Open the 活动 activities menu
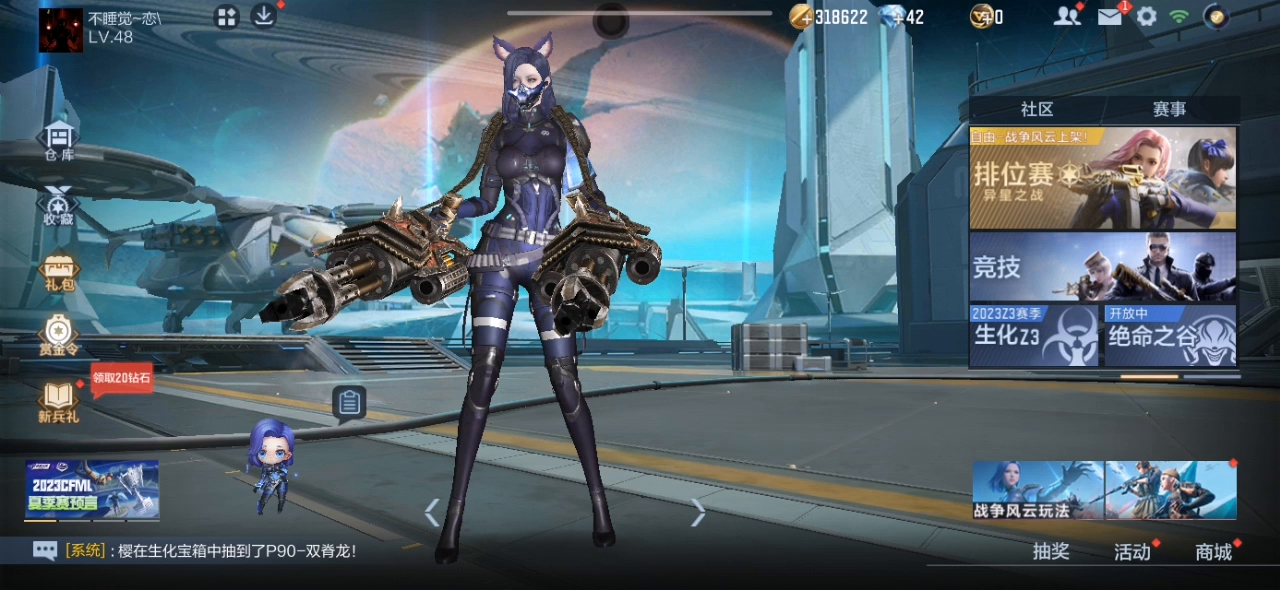Screen dimensions: 1280x590 (x=1132, y=551)
